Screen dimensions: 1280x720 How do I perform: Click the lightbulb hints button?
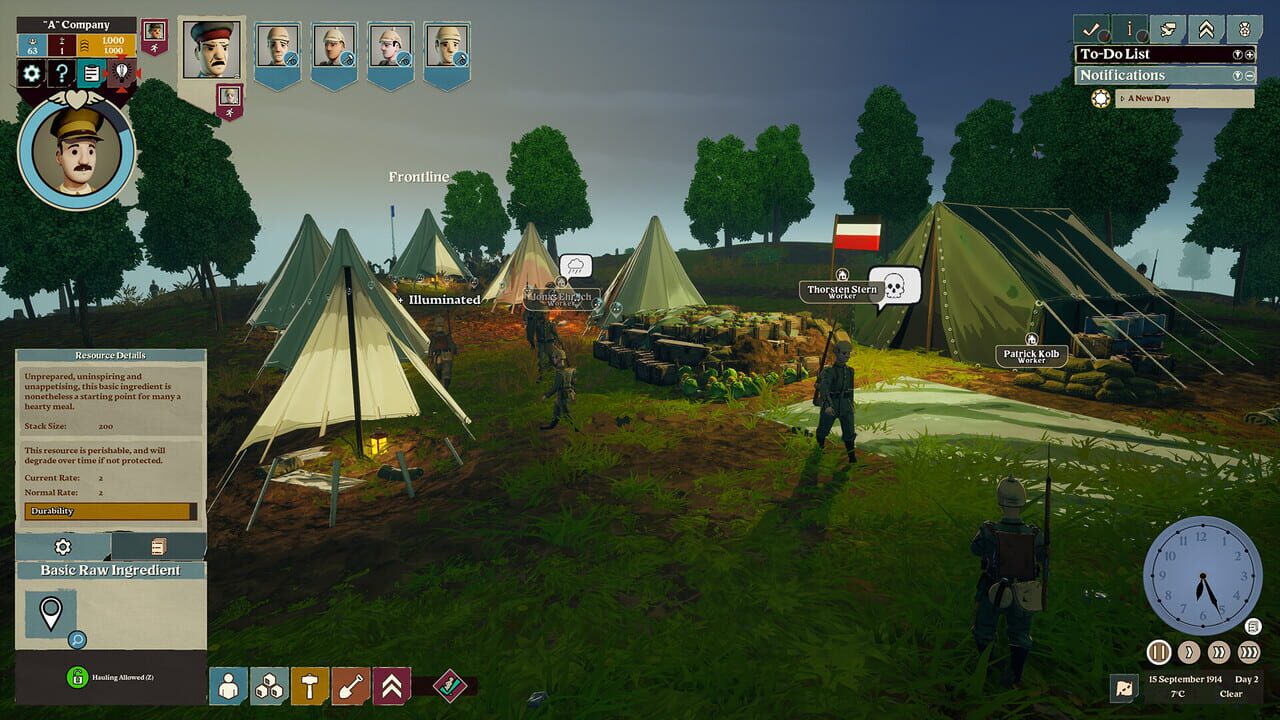pyautogui.click(x=120, y=73)
